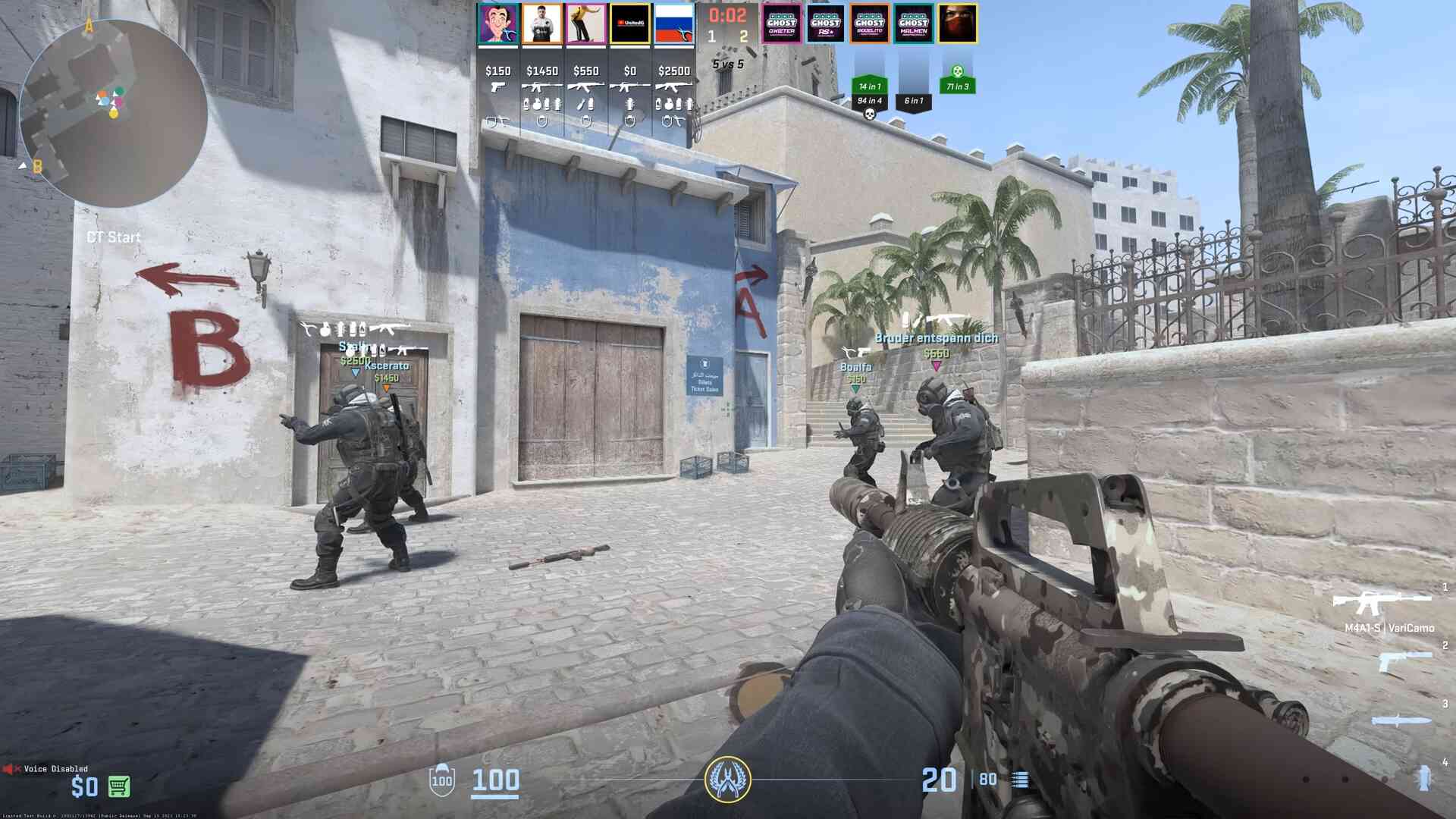Click the Voice Disabled speaker icon
1456x819 pixels.
pos(11,769)
